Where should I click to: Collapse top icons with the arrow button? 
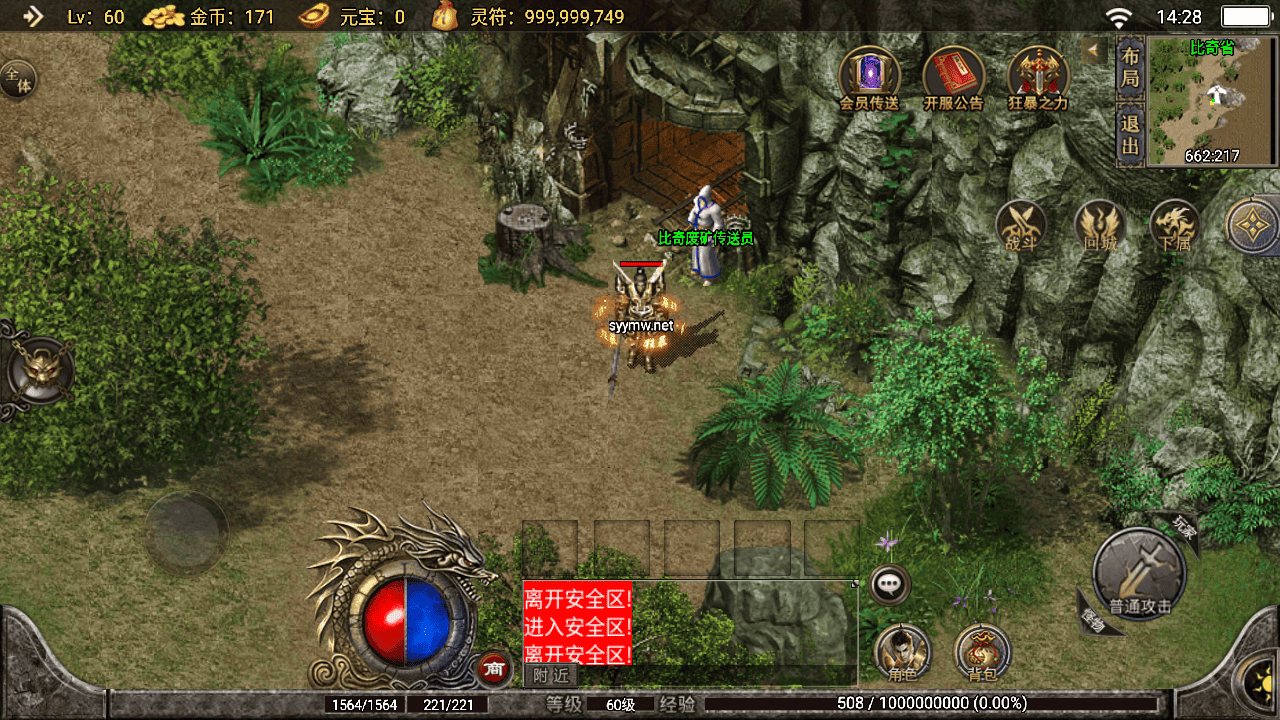click(x=1093, y=49)
